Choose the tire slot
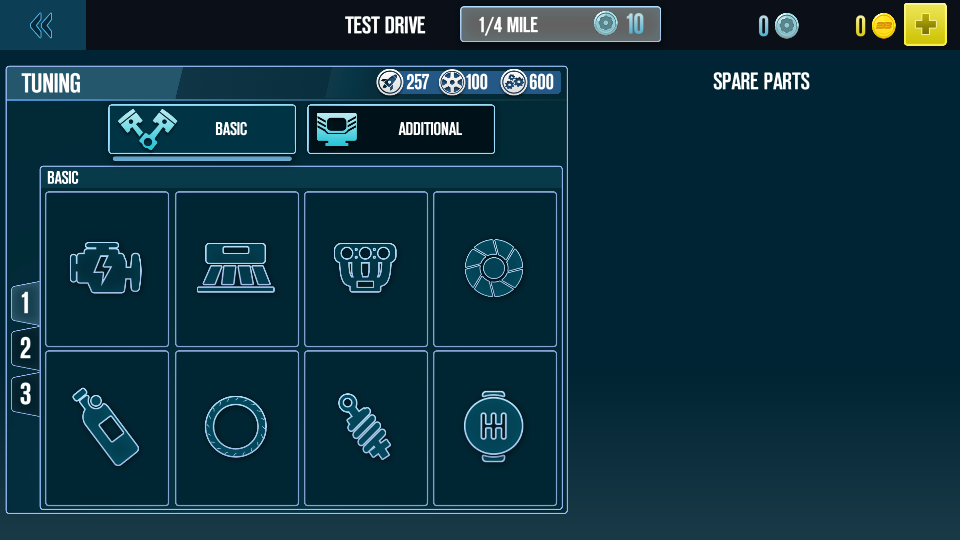The width and height of the screenshot is (960, 540). (237, 428)
